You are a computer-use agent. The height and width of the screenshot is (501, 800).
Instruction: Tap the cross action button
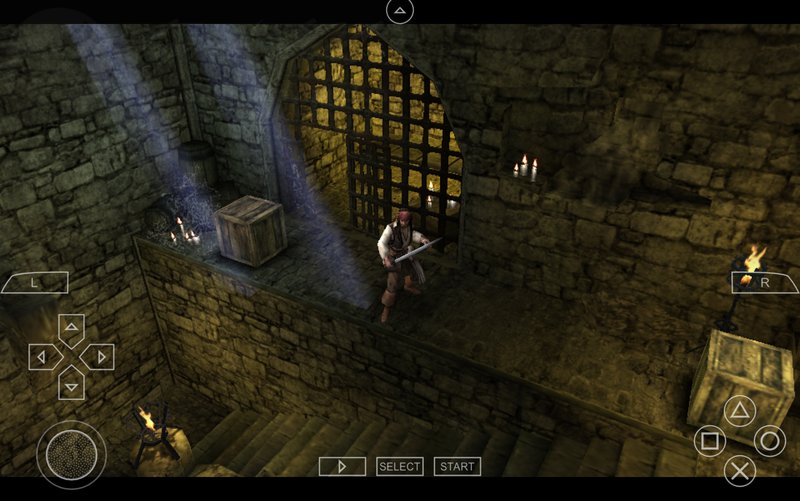[x=739, y=470]
